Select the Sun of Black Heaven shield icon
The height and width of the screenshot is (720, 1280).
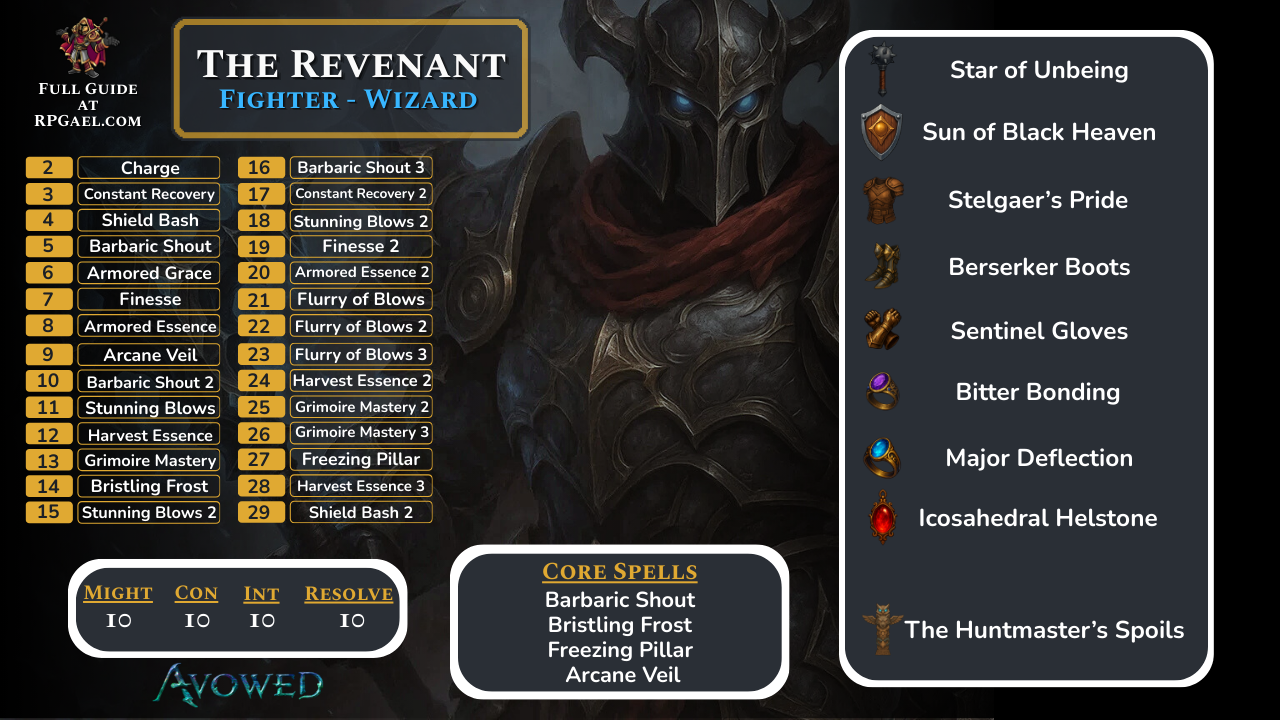[x=881, y=131]
